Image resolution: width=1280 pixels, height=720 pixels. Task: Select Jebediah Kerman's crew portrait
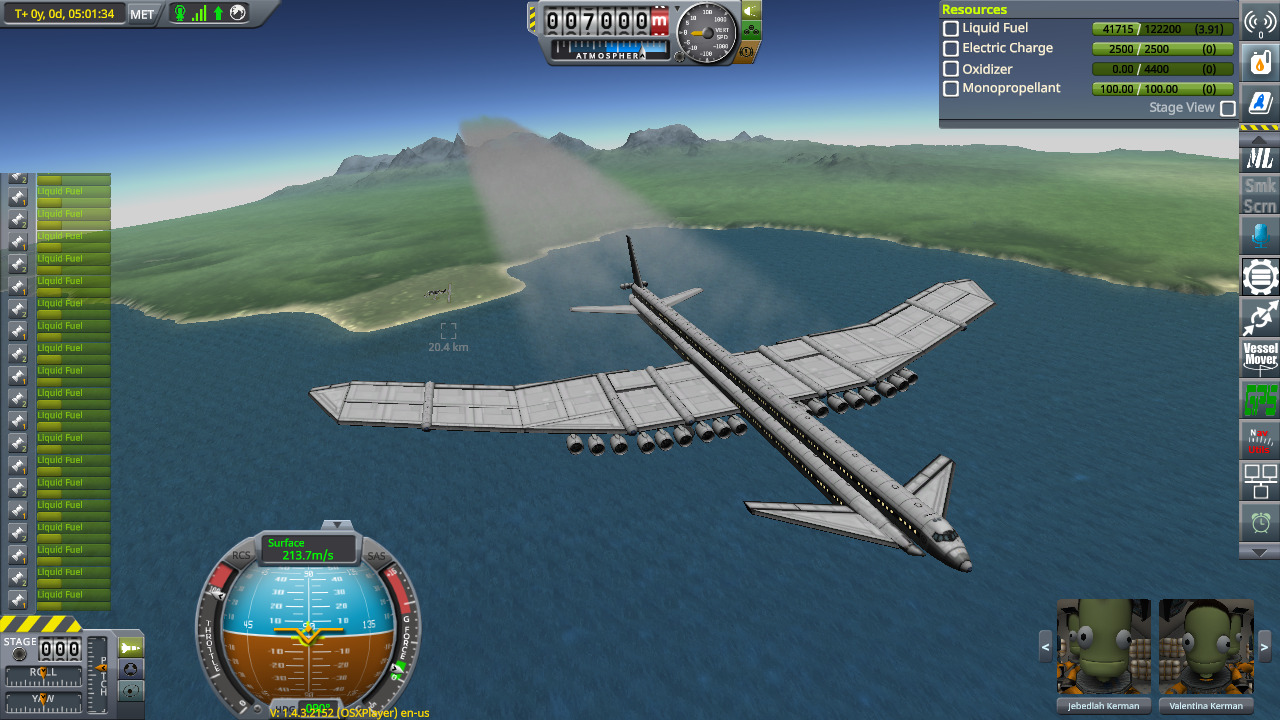[1104, 647]
